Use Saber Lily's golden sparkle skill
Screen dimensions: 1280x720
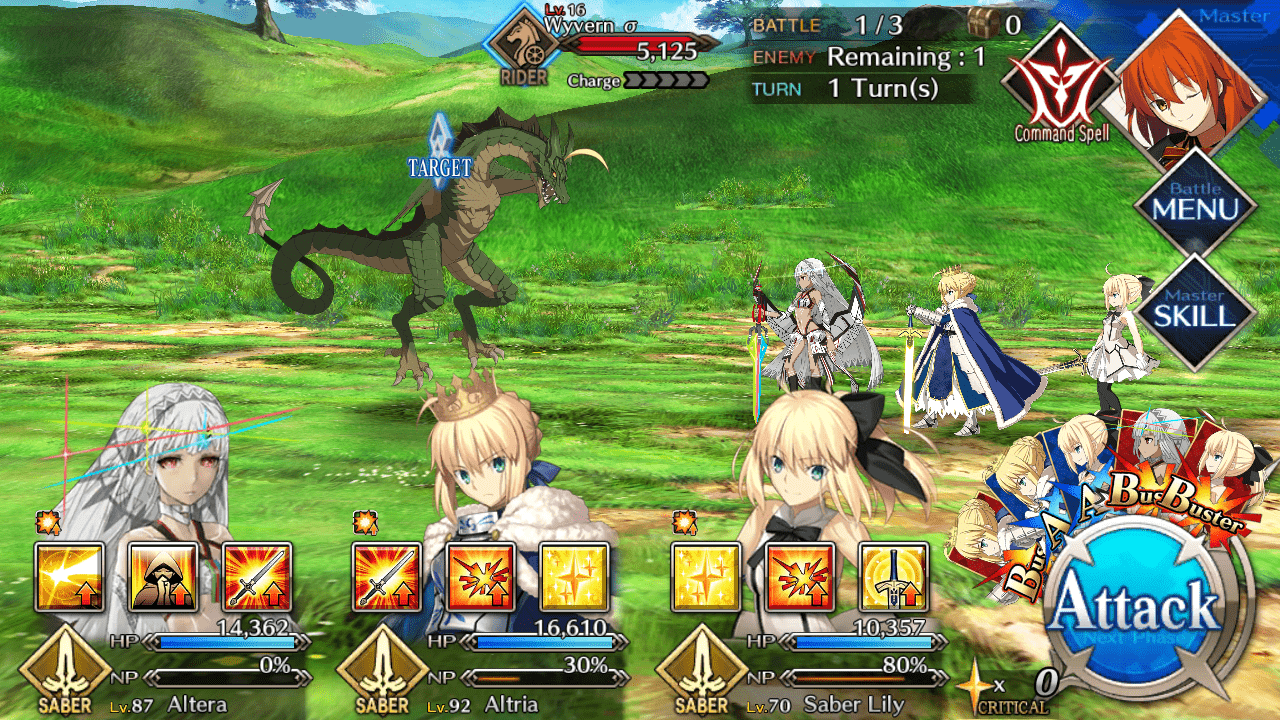[x=706, y=577]
